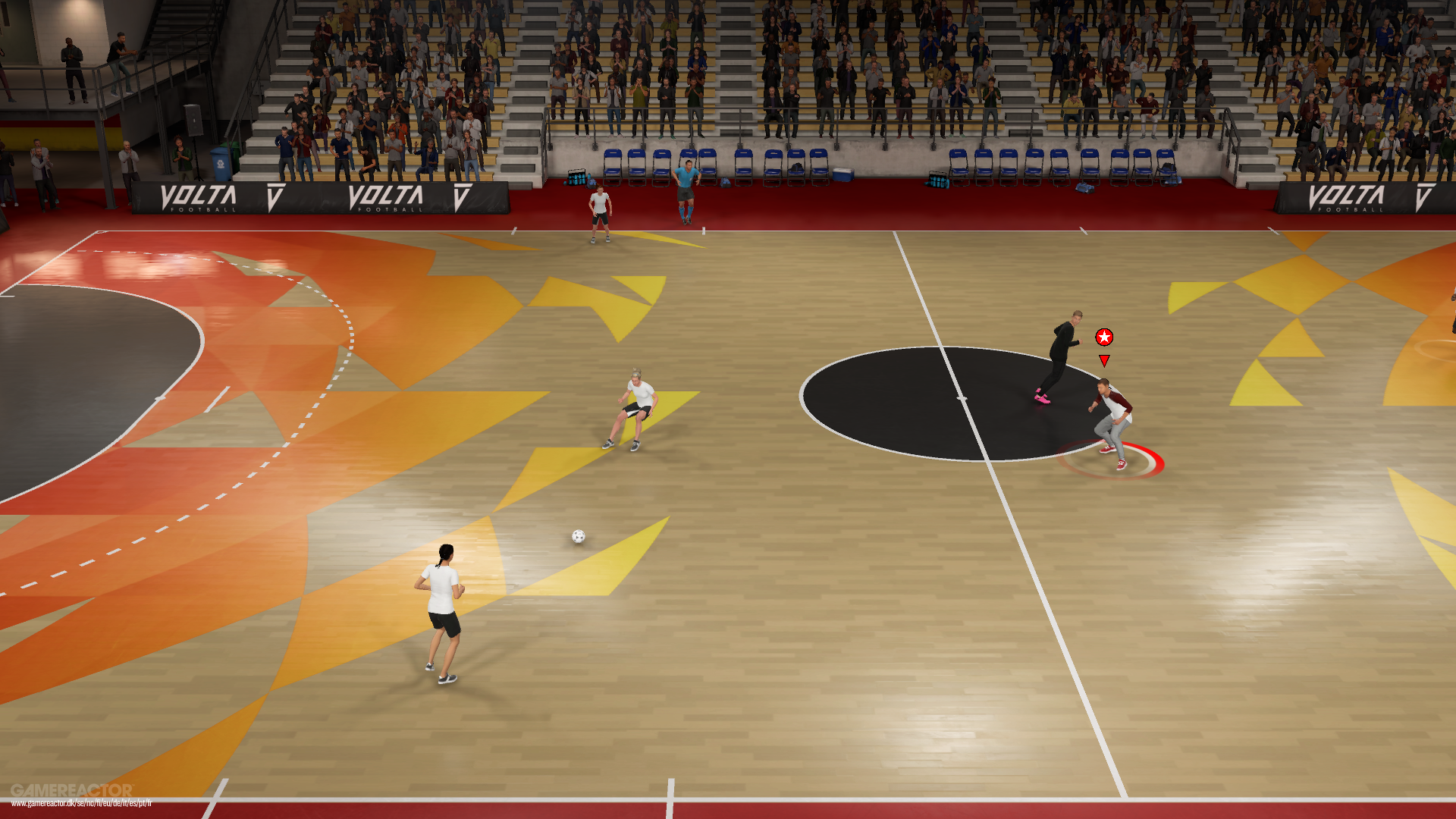The width and height of the screenshot is (1456, 819).
Task: Click the red star player indicator icon
Action: (1104, 337)
